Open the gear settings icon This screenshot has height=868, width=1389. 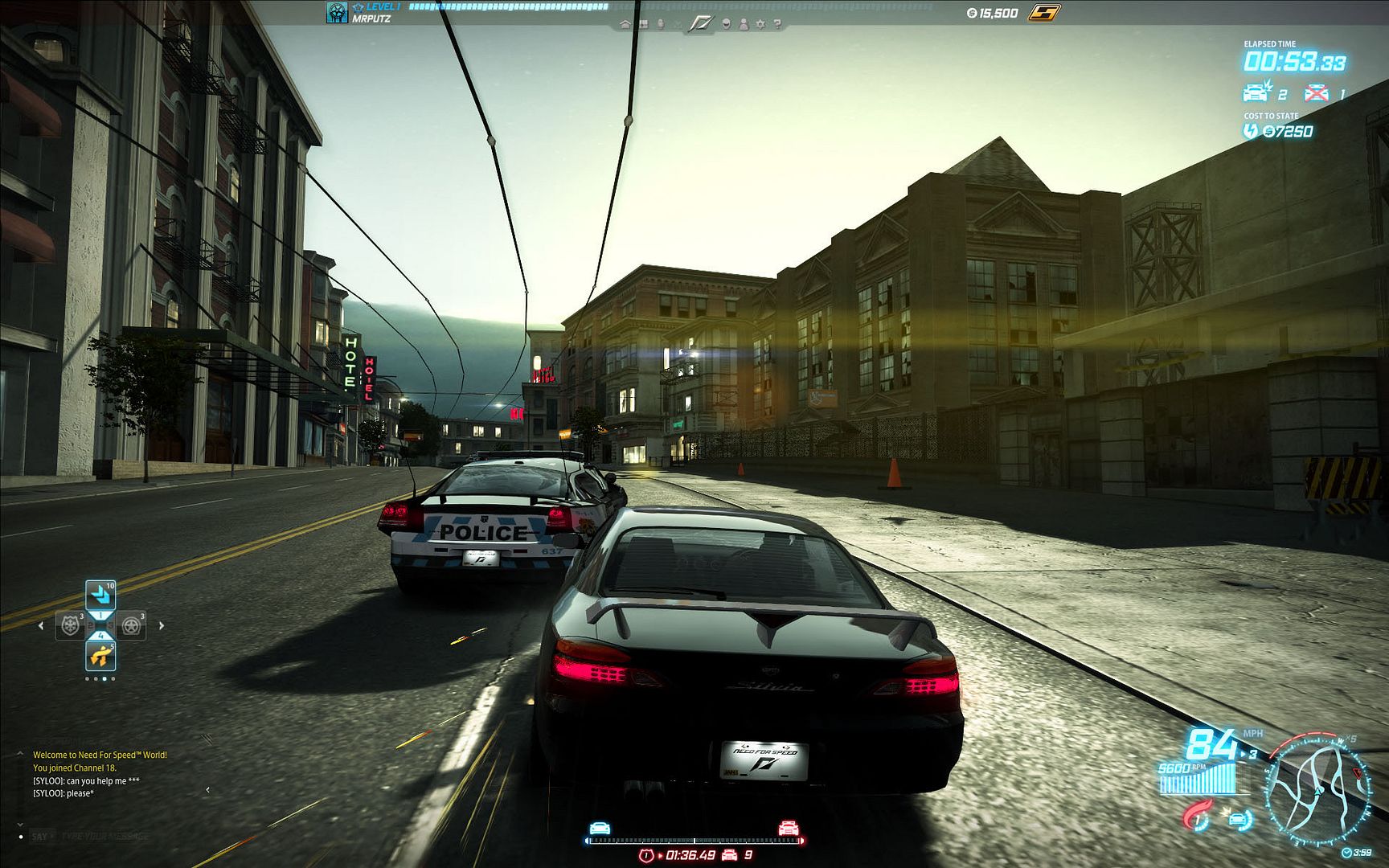[x=760, y=24]
